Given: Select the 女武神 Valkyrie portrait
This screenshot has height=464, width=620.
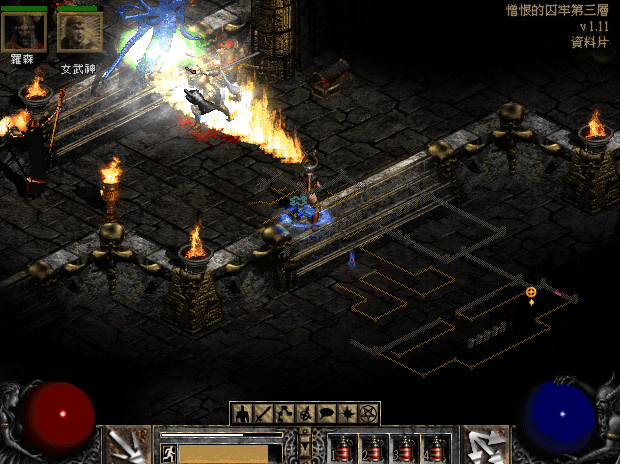Looking at the screenshot, I should pos(79,32).
